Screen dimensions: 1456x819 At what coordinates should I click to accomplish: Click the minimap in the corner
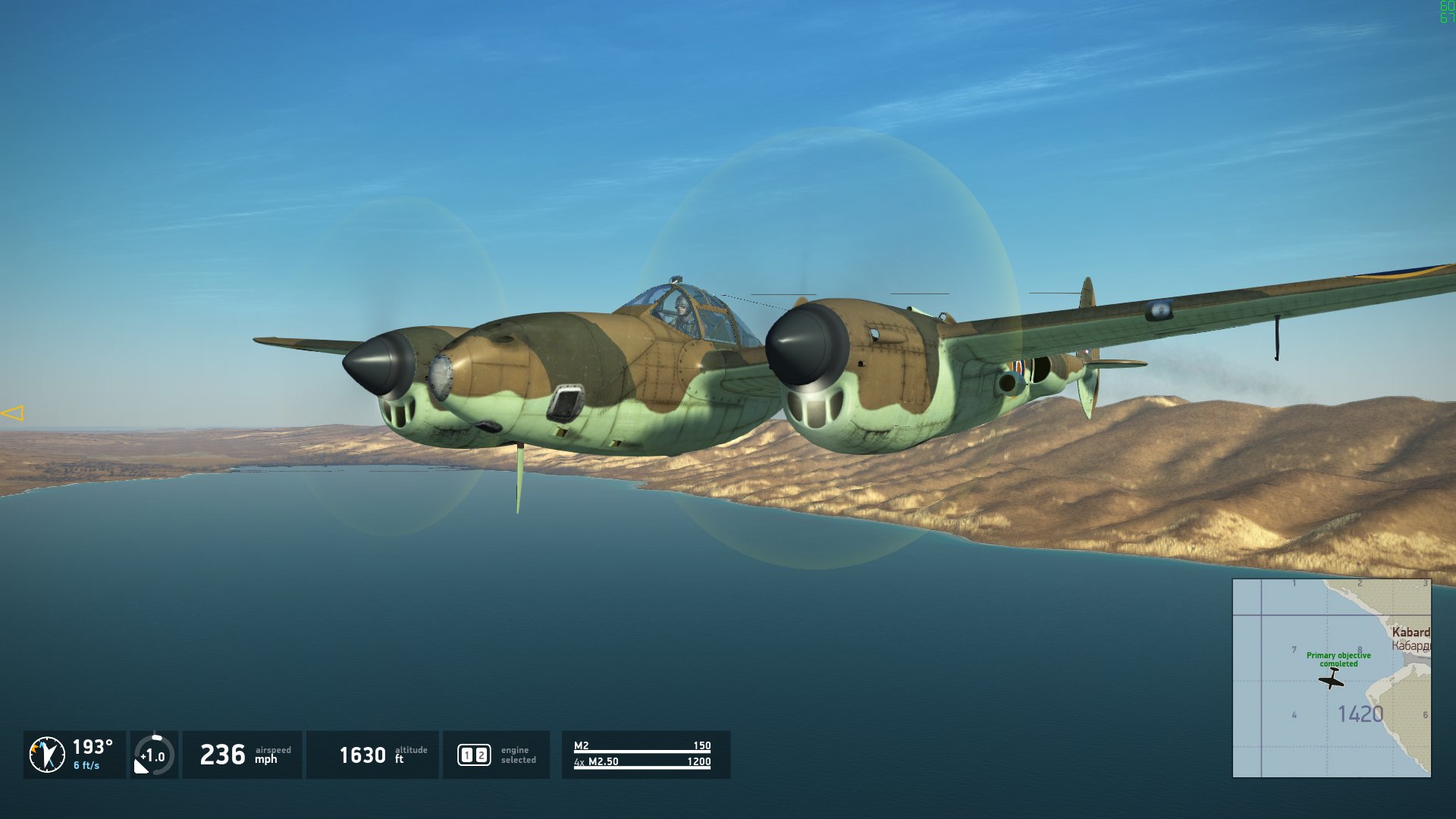pos(1332,678)
